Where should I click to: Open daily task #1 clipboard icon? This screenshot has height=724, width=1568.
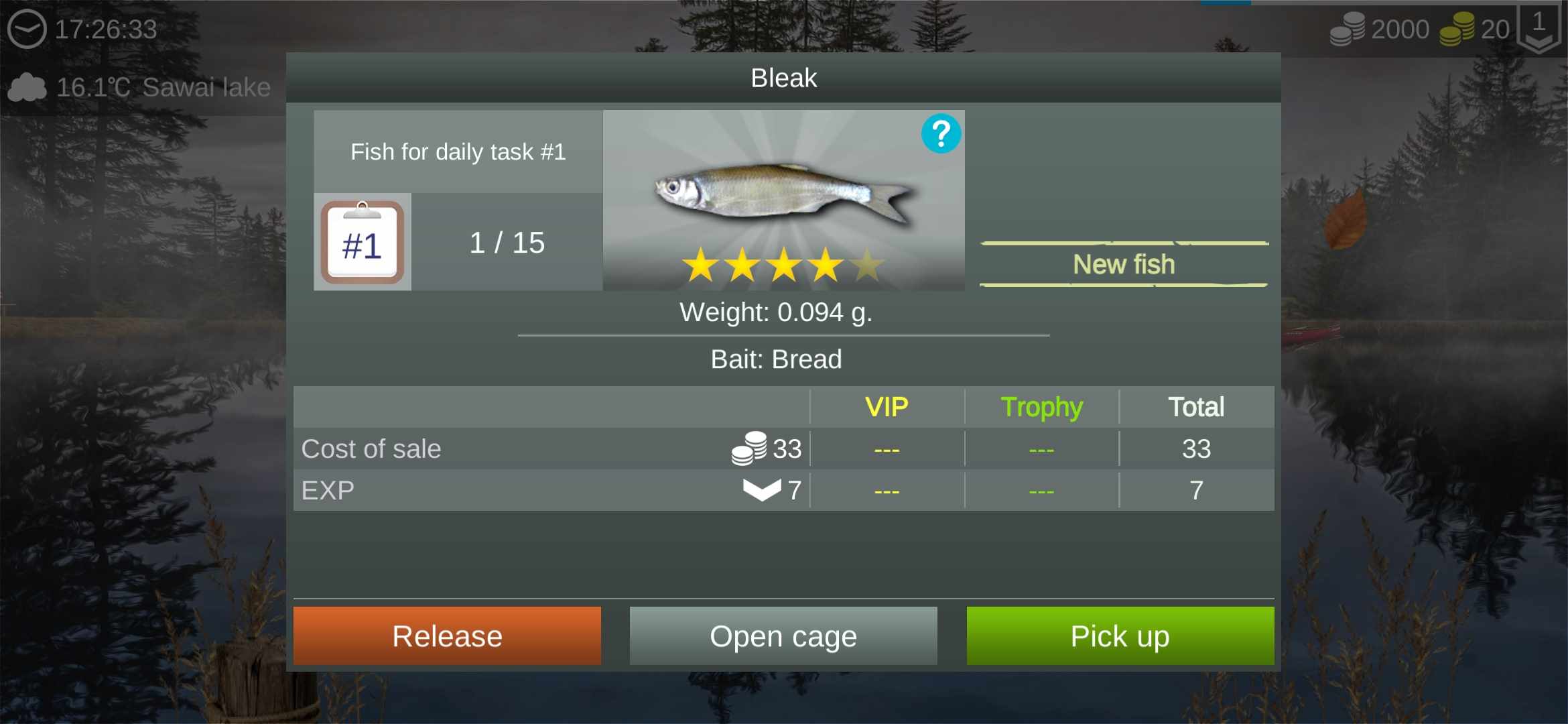coord(363,243)
